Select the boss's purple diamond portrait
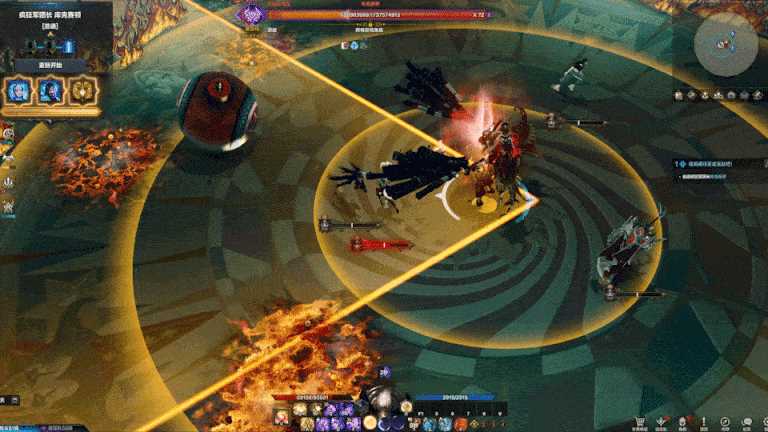This screenshot has height=432, width=768. coord(252,14)
